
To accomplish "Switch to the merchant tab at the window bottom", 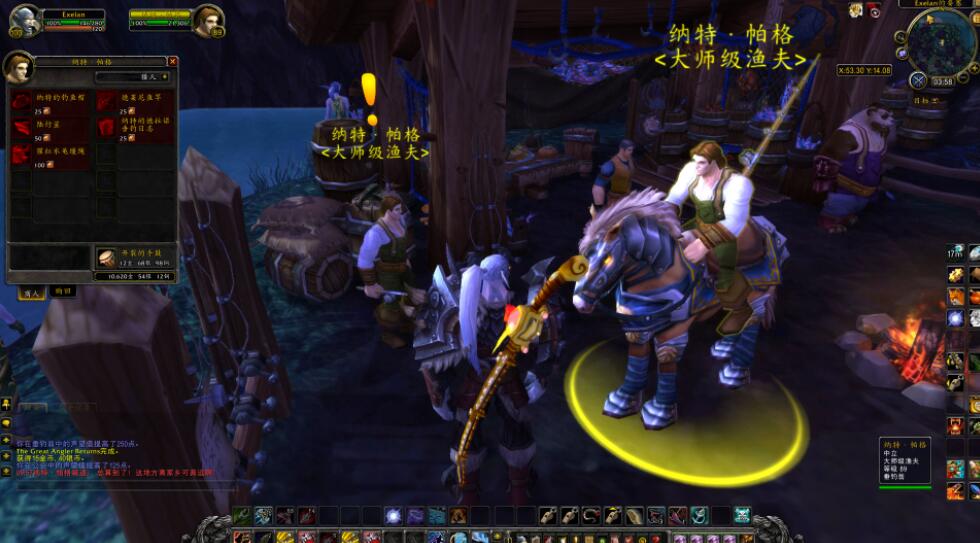I will click(x=31, y=291).
